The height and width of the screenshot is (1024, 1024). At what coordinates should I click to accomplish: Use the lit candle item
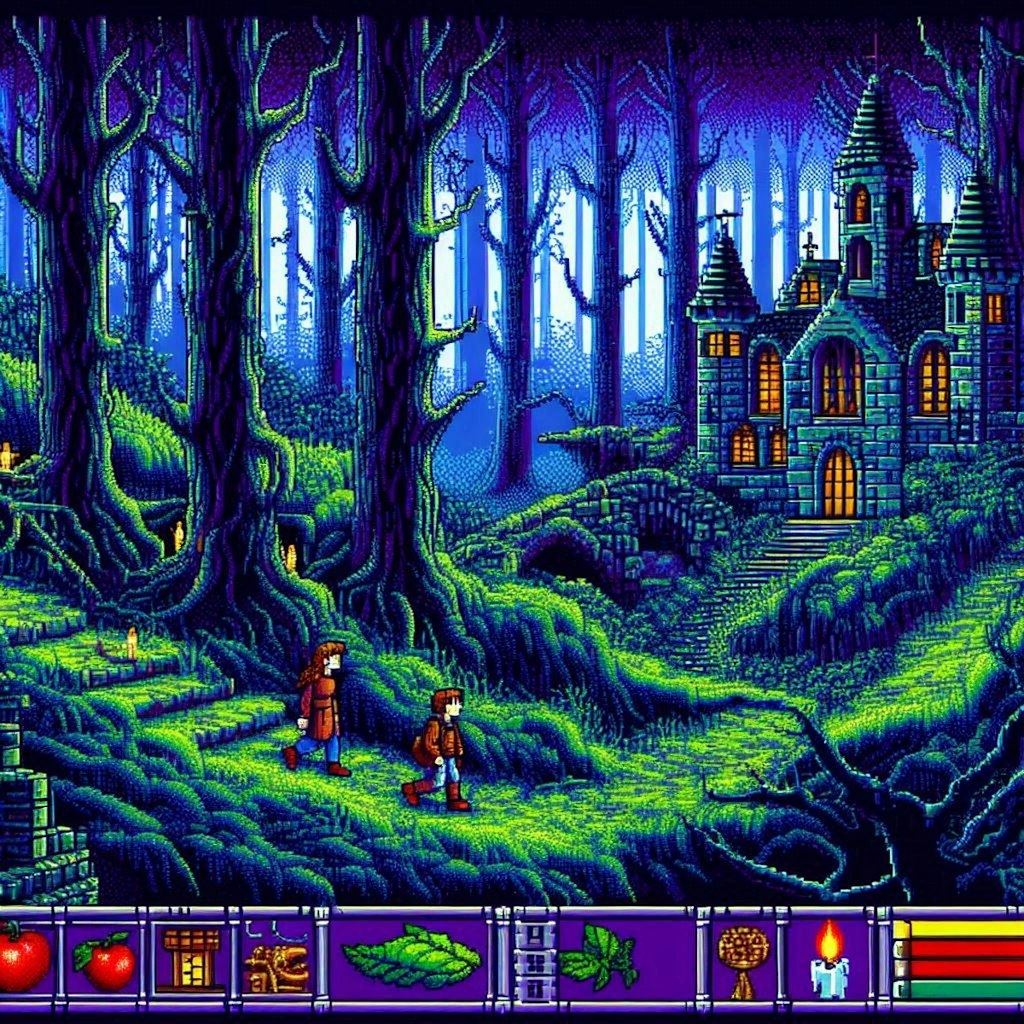[829, 961]
